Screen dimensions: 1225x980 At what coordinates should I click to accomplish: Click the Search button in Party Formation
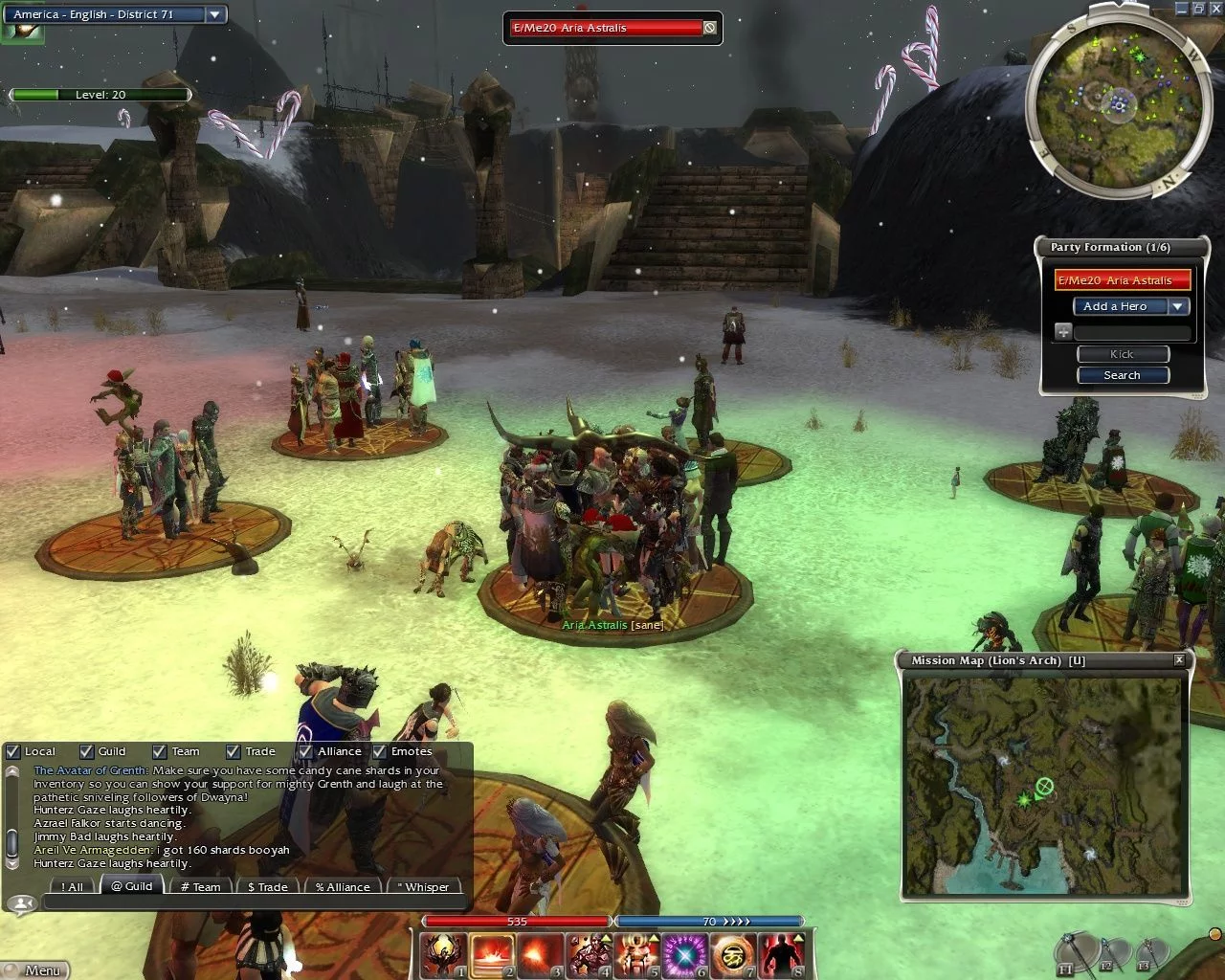pos(1122,375)
